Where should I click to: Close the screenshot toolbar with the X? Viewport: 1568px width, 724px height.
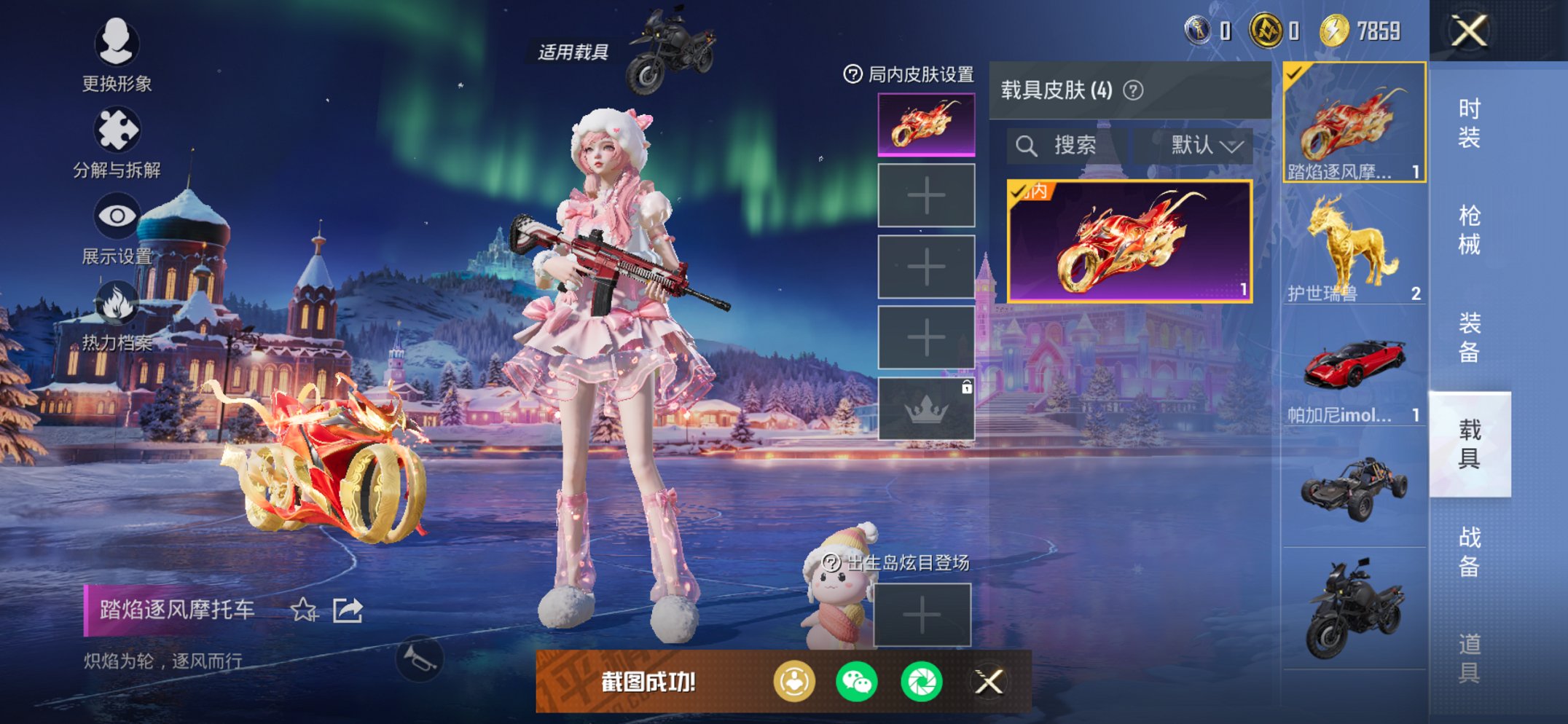pos(990,682)
